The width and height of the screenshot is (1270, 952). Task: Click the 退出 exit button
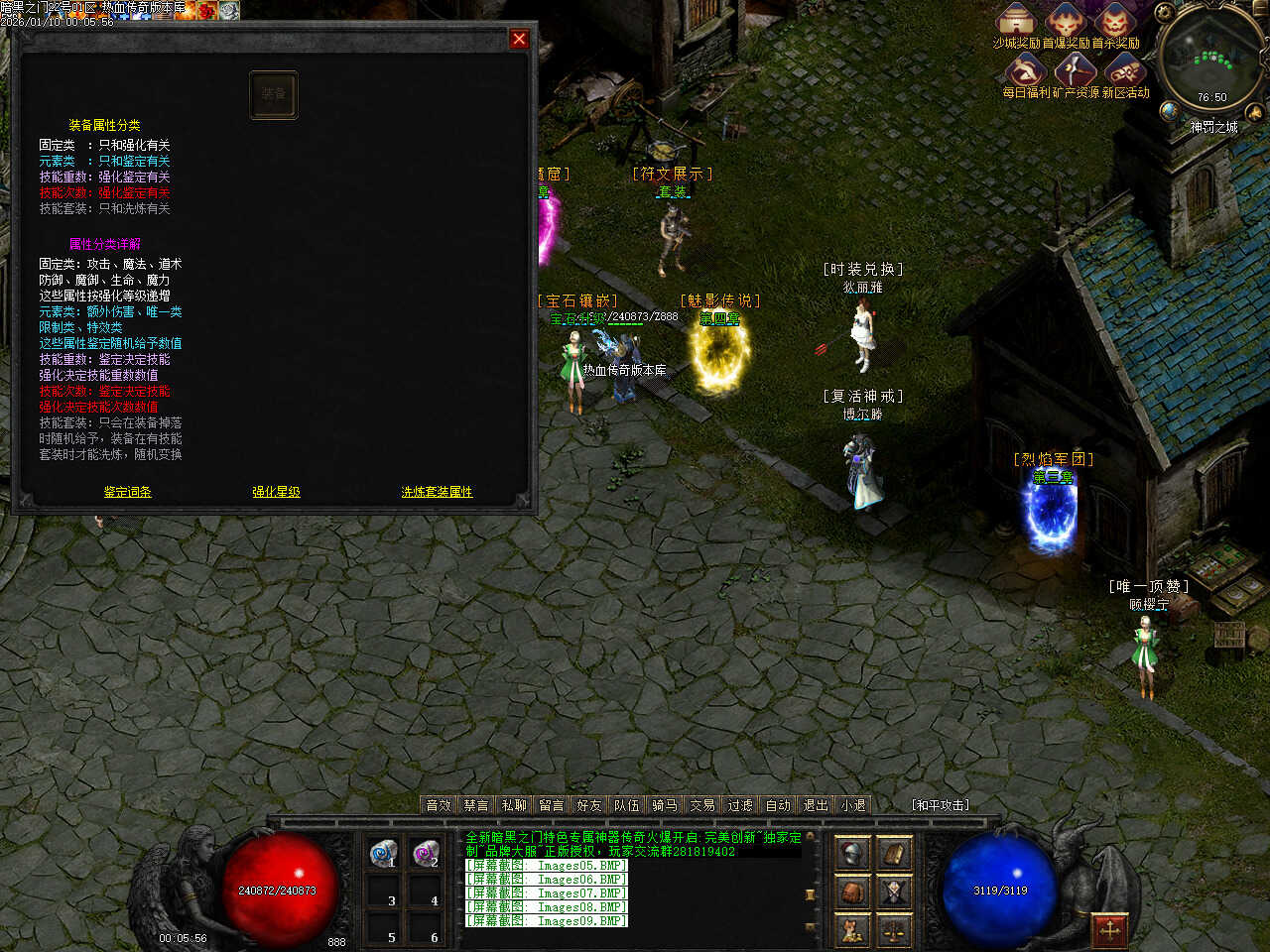(816, 805)
